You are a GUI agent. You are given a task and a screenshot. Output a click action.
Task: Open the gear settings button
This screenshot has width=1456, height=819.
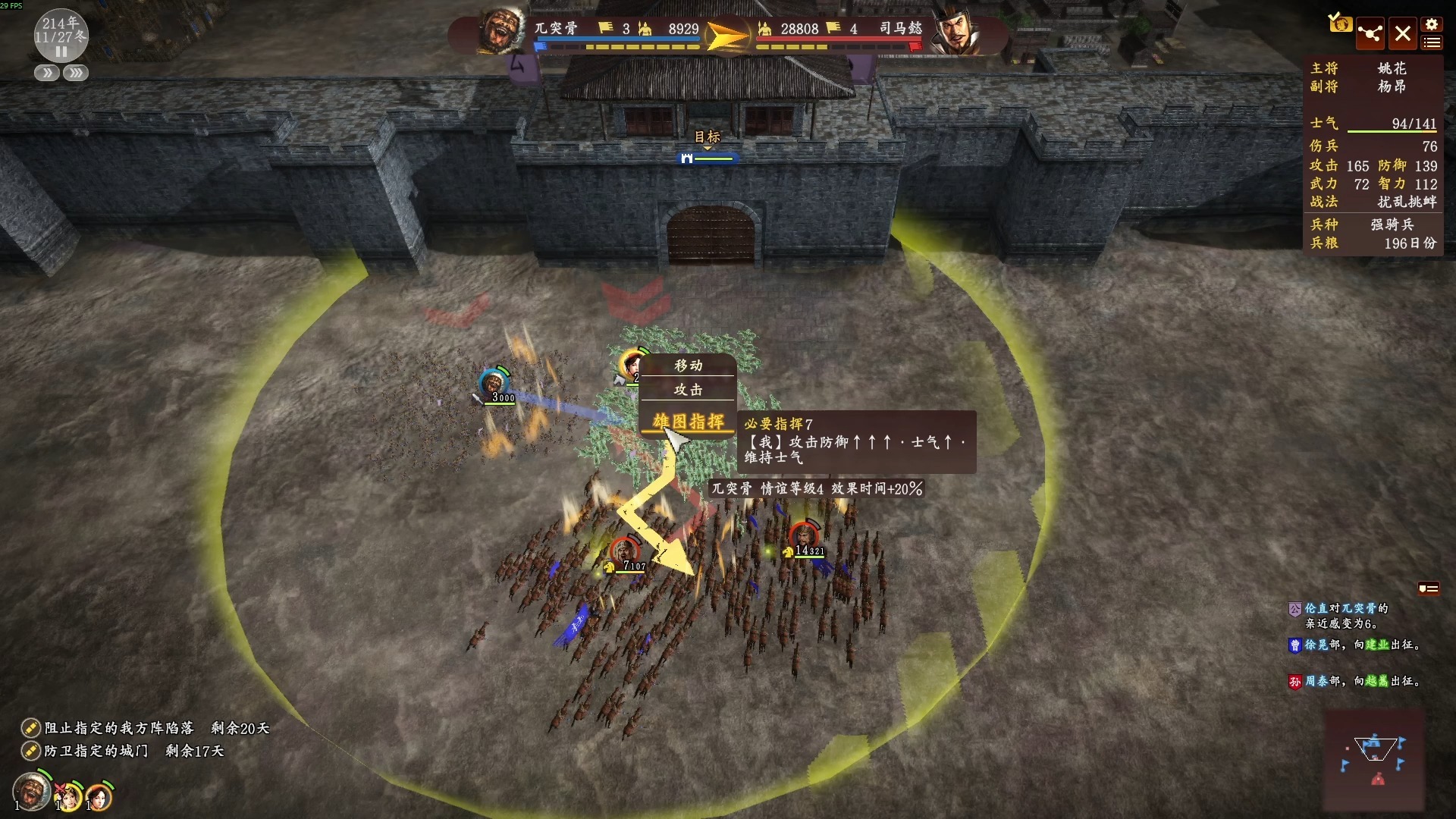[x=1432, y=24]
